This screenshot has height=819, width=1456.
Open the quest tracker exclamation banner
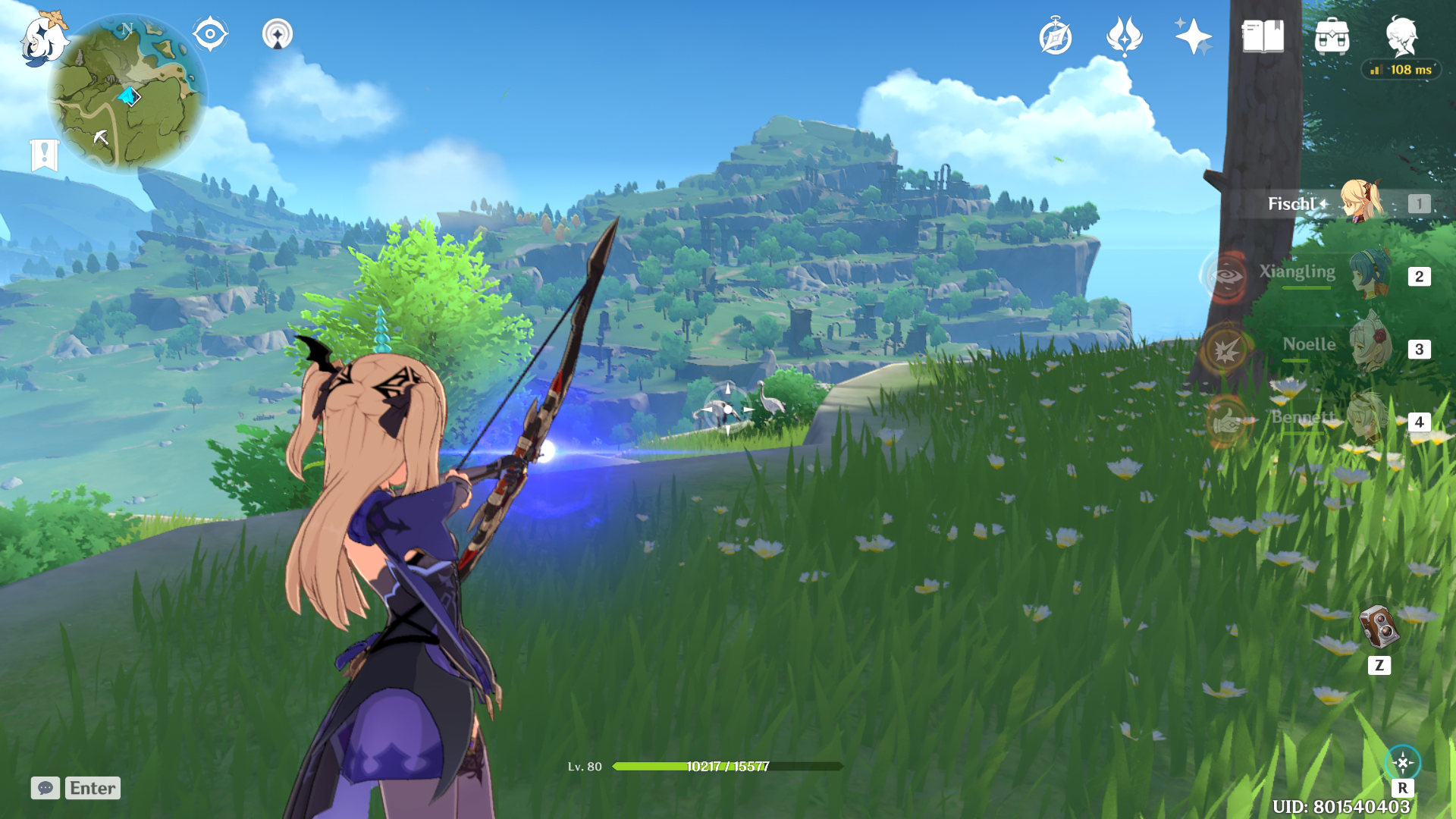44,155
